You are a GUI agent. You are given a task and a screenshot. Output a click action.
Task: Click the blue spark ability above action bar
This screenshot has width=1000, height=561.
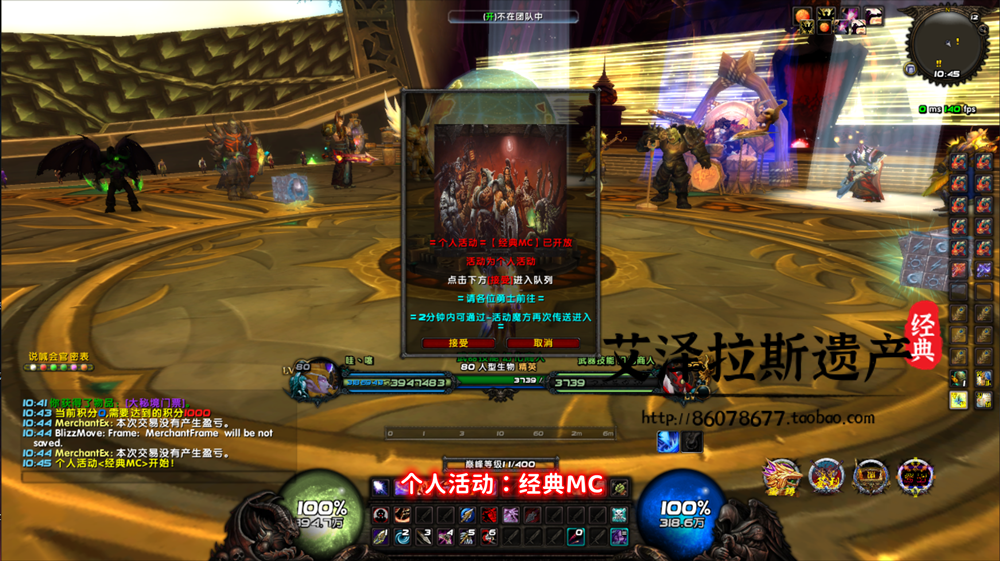coord(666,440)
